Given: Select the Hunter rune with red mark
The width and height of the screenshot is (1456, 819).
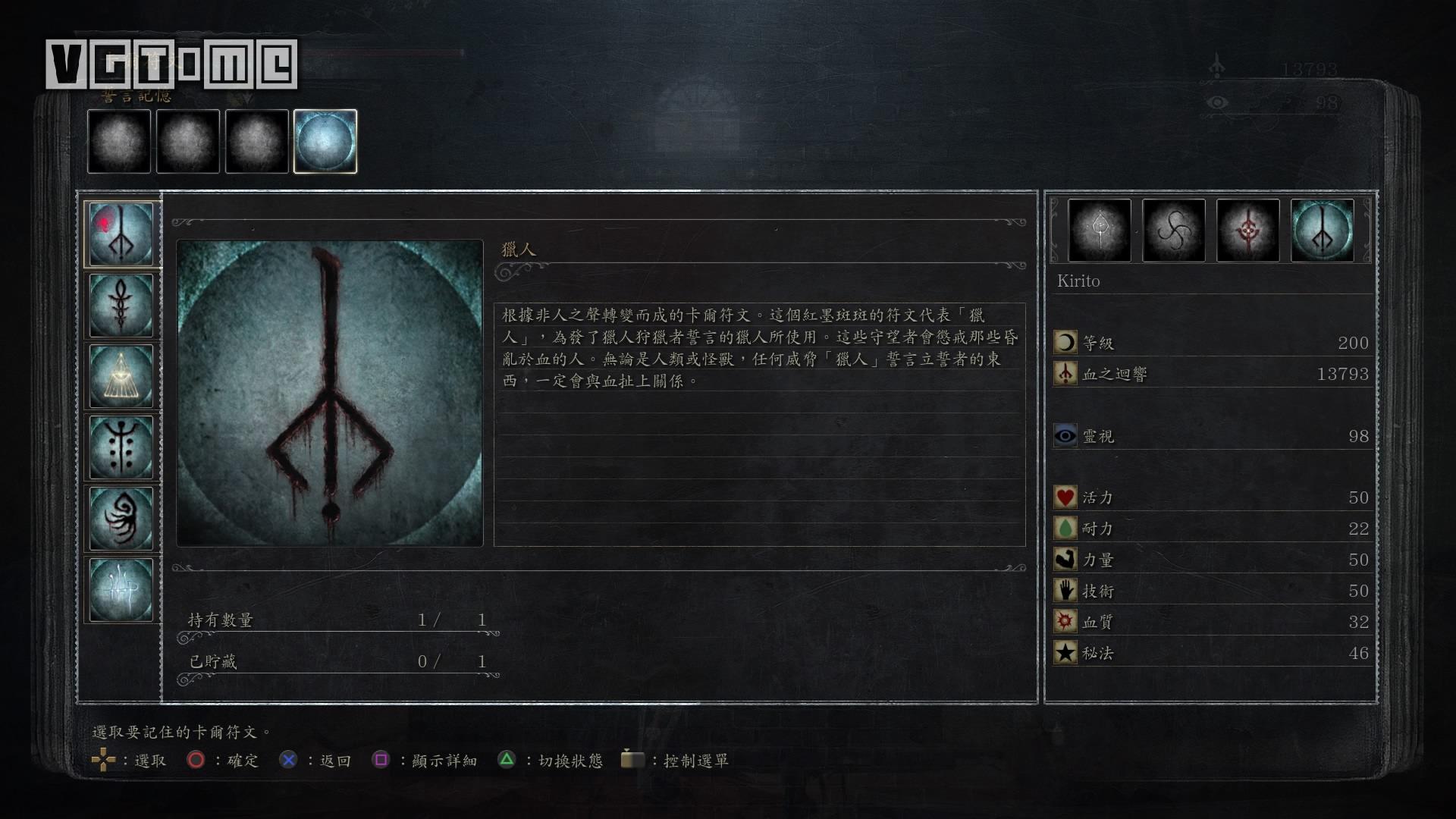Looking at the screenshot, I should coord(121,234).
